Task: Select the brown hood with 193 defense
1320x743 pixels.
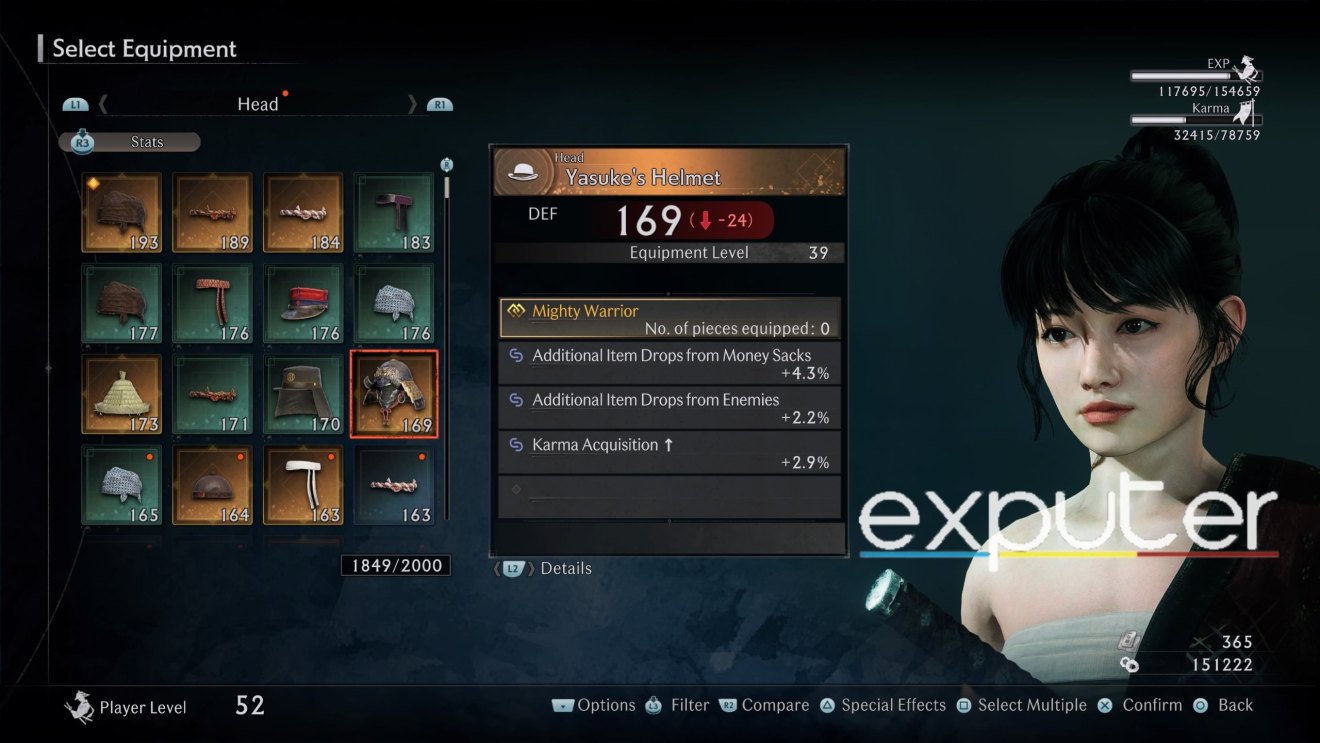Action: 121,212
